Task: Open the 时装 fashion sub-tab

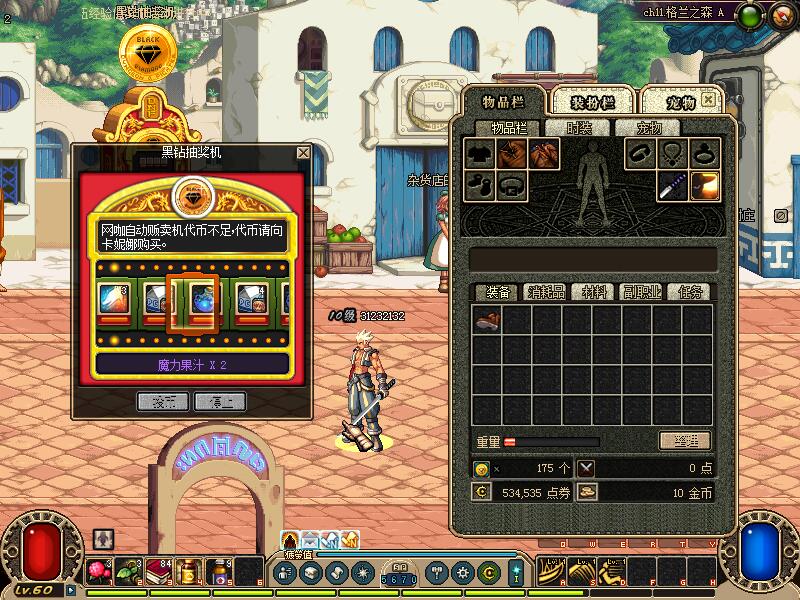Action: point(579,128)
